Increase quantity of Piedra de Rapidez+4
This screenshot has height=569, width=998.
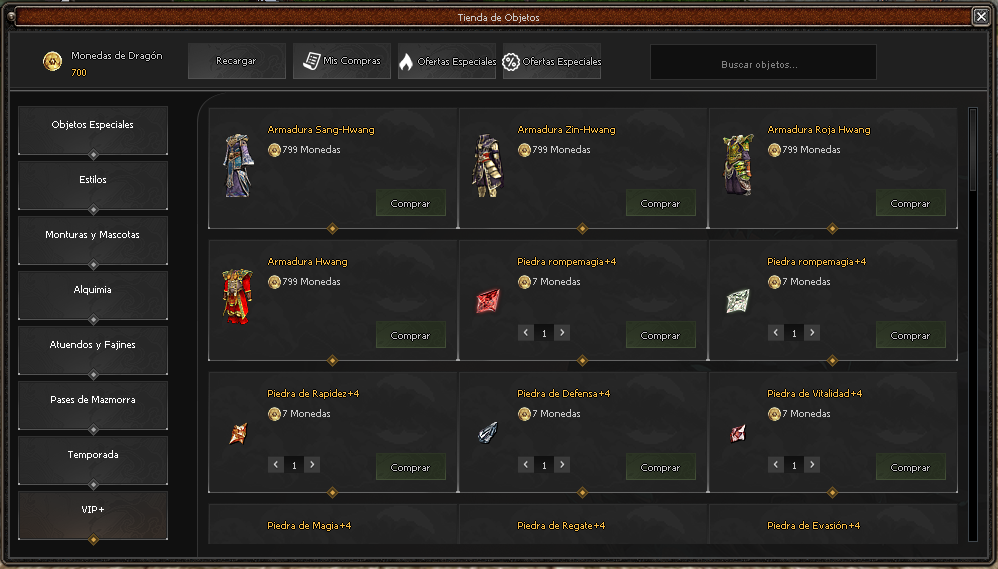click(x=312, y=465)
